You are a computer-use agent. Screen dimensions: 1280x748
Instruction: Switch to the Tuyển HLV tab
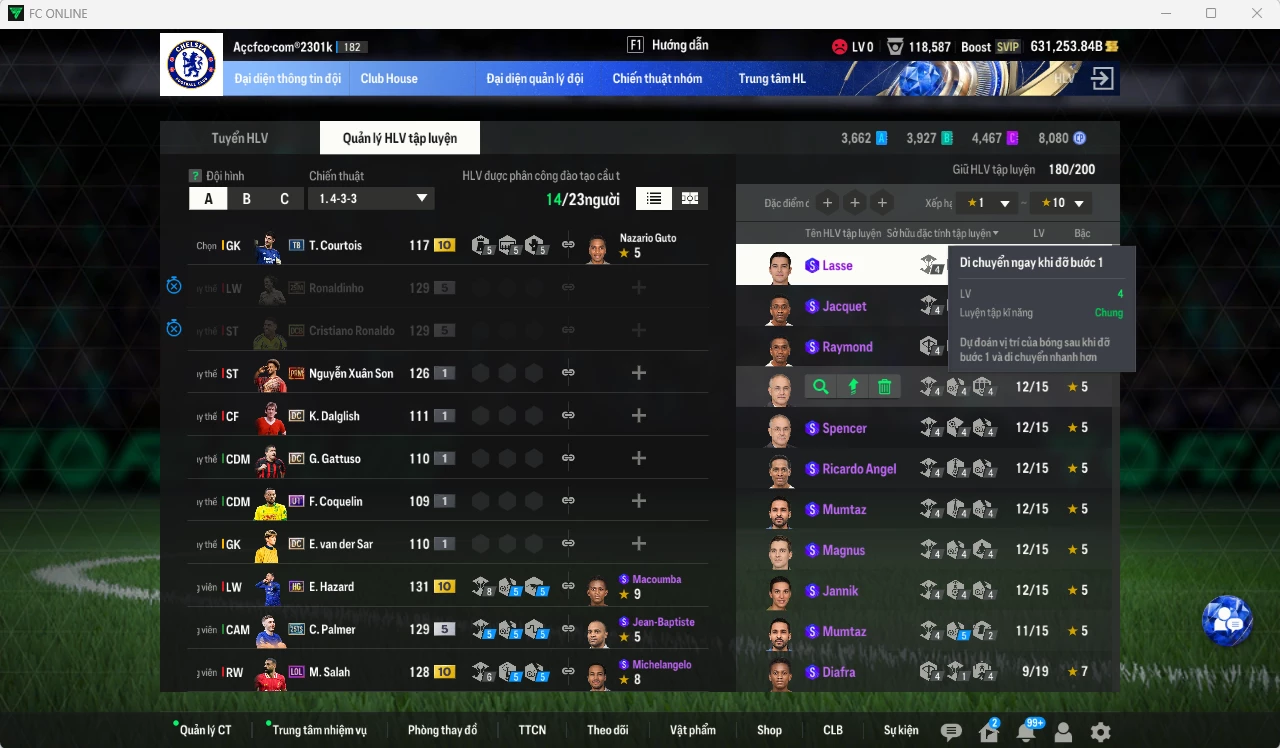tap(238, 138)
